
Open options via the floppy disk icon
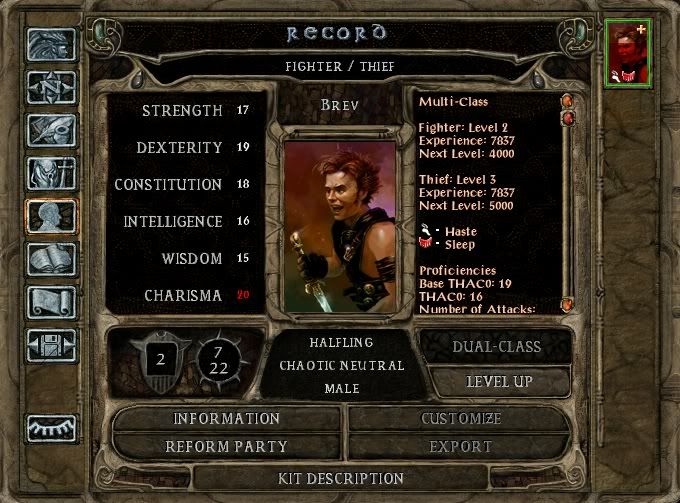tap(51, 345)
